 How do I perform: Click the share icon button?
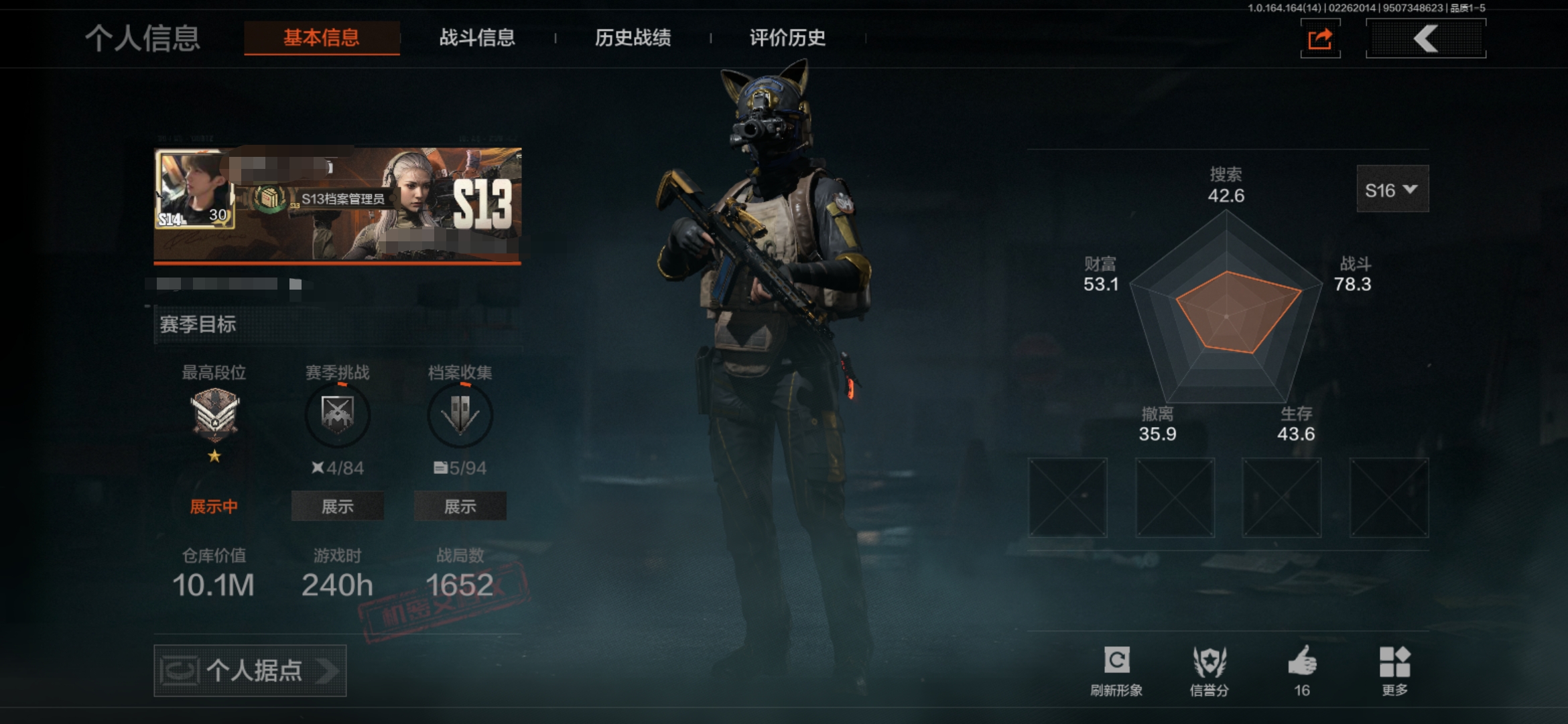1320,39
